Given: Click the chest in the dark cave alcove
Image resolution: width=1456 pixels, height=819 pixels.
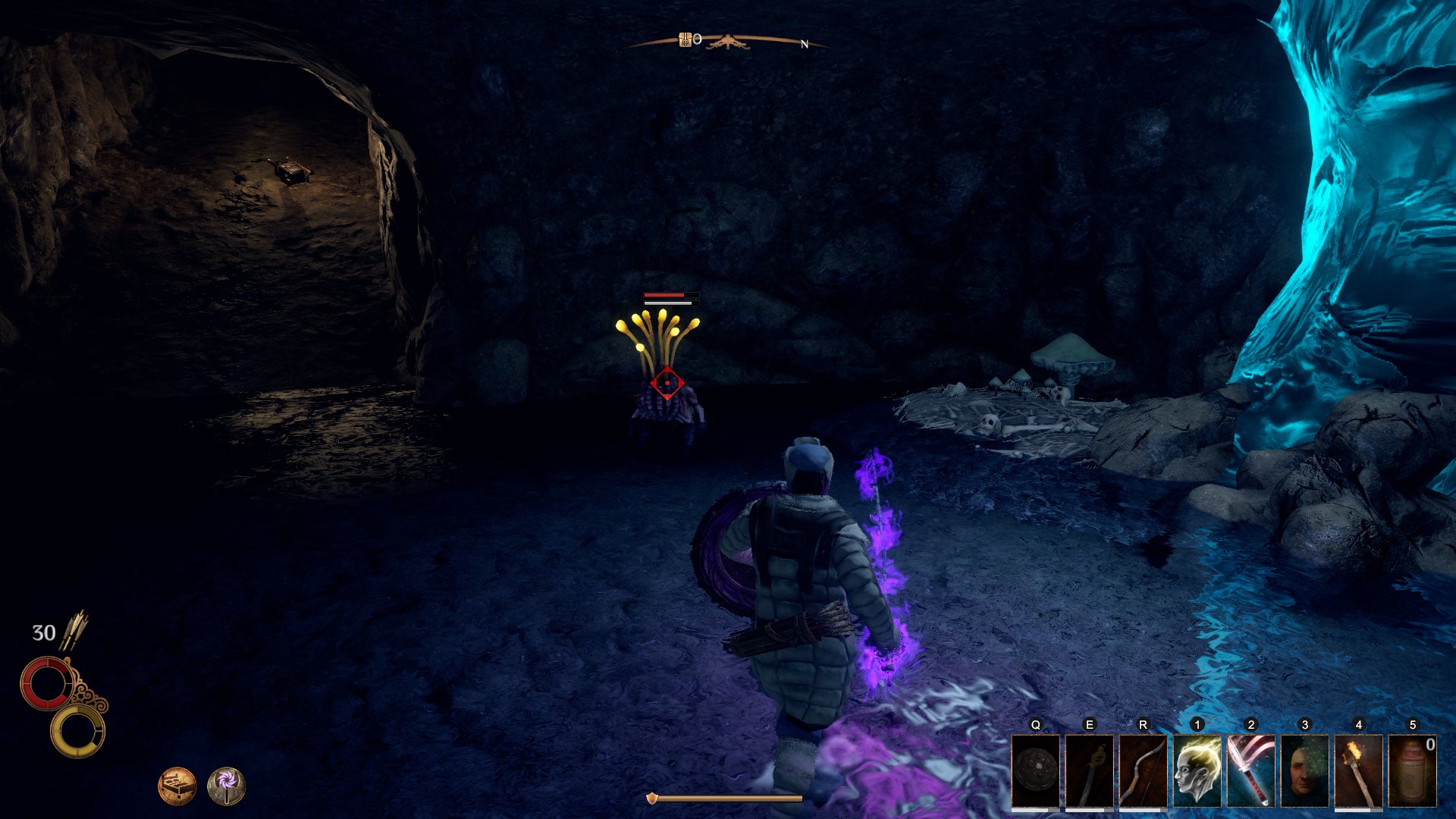Looking at the screenshot, I should (x=292, y=168).
